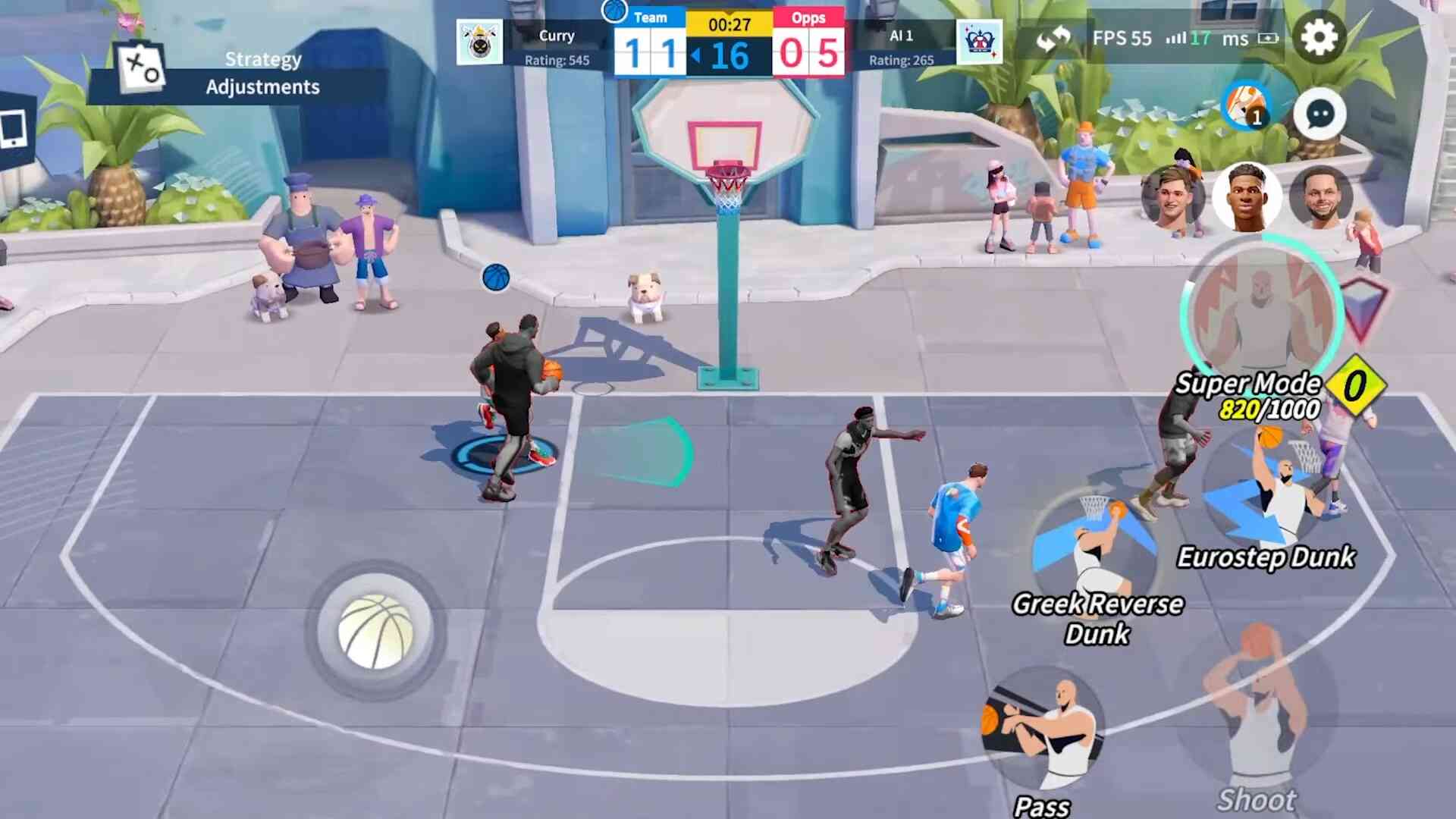
Task: Trigger Super Mode ability
Action: (x=1260, y=311)
